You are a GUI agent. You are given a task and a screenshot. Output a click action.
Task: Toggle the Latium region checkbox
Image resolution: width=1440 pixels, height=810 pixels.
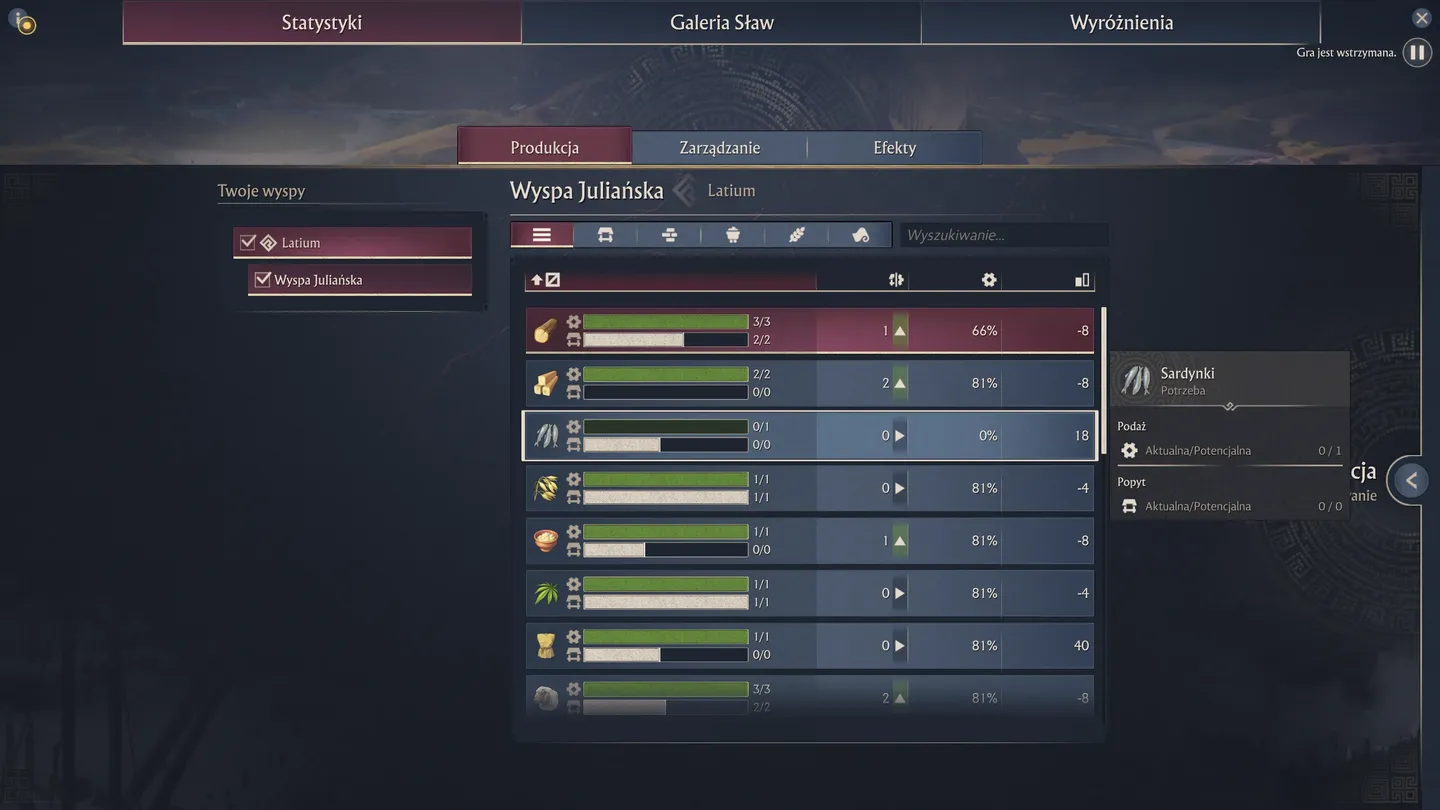point(248,242)
